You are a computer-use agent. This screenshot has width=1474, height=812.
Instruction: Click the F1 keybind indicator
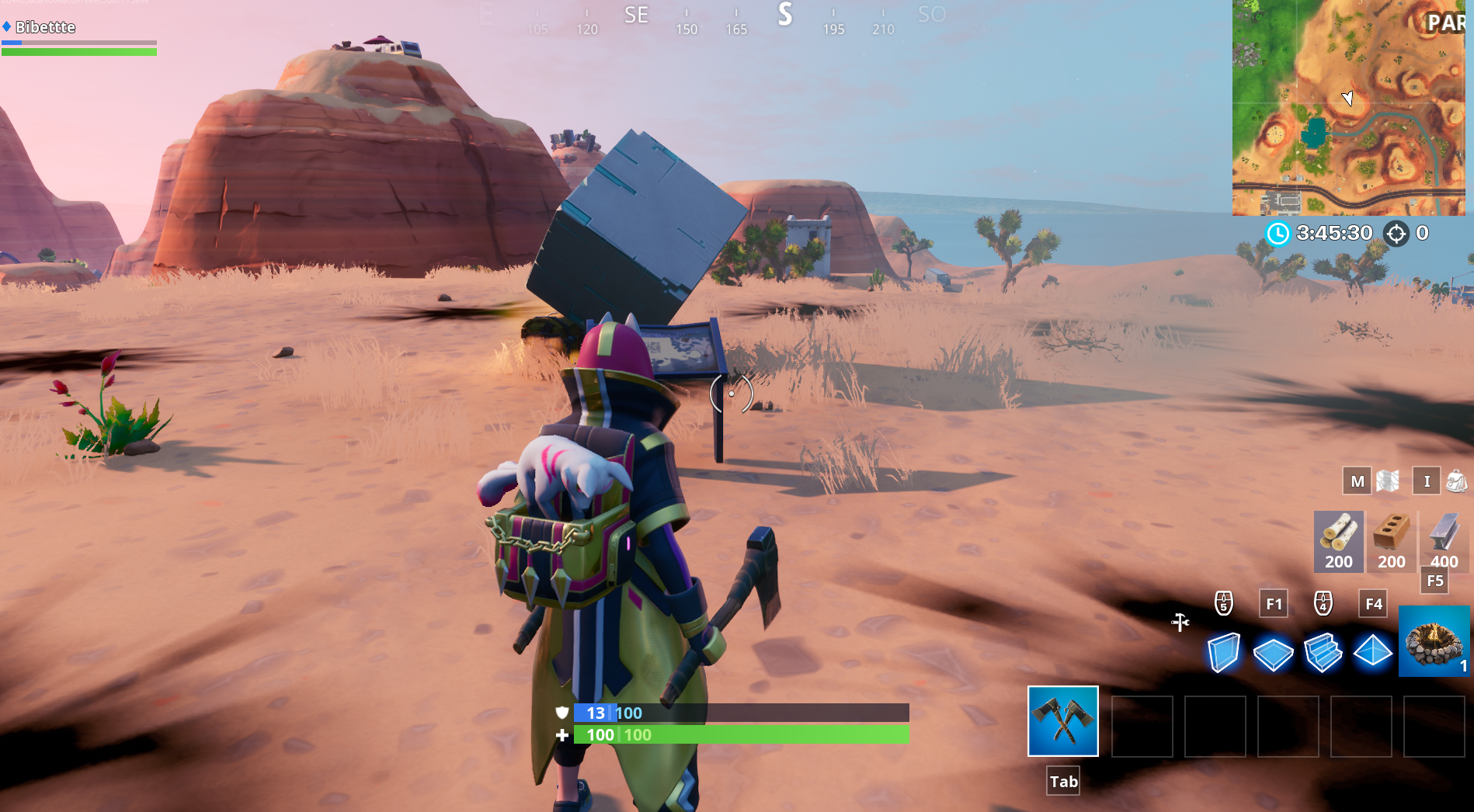tap(1273, 603)
